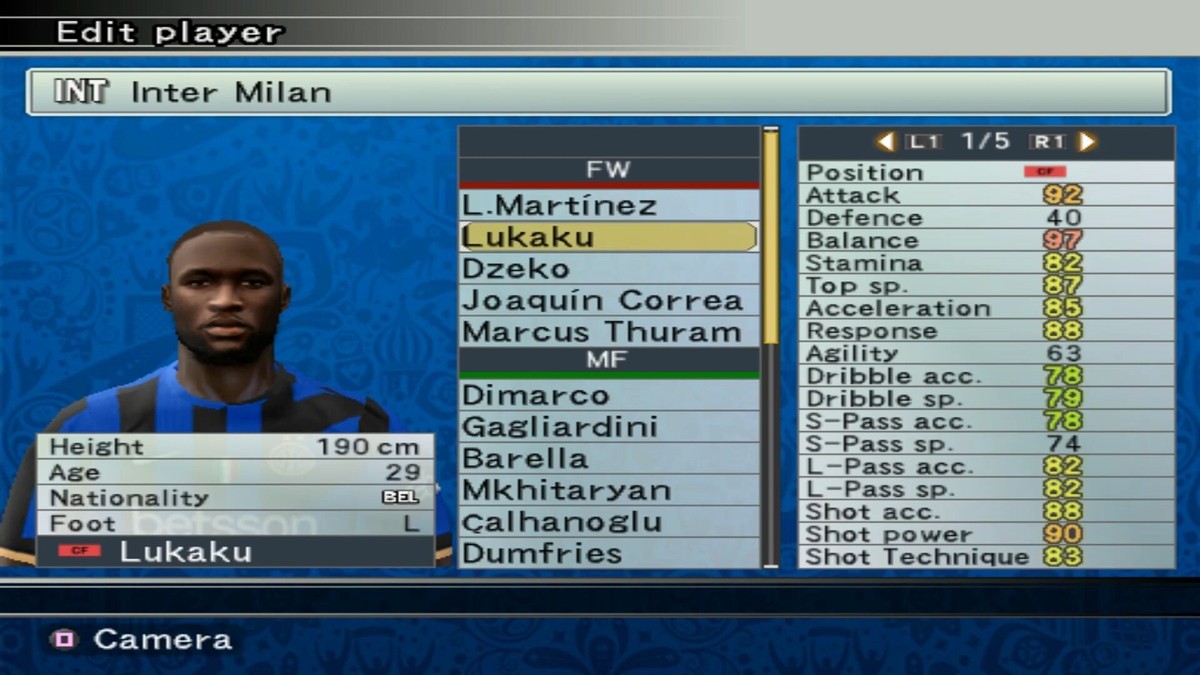The width and height of the screenshot is (1200, 675).
Task: Click the roster list scrollbar
Action: click(771, 345)
